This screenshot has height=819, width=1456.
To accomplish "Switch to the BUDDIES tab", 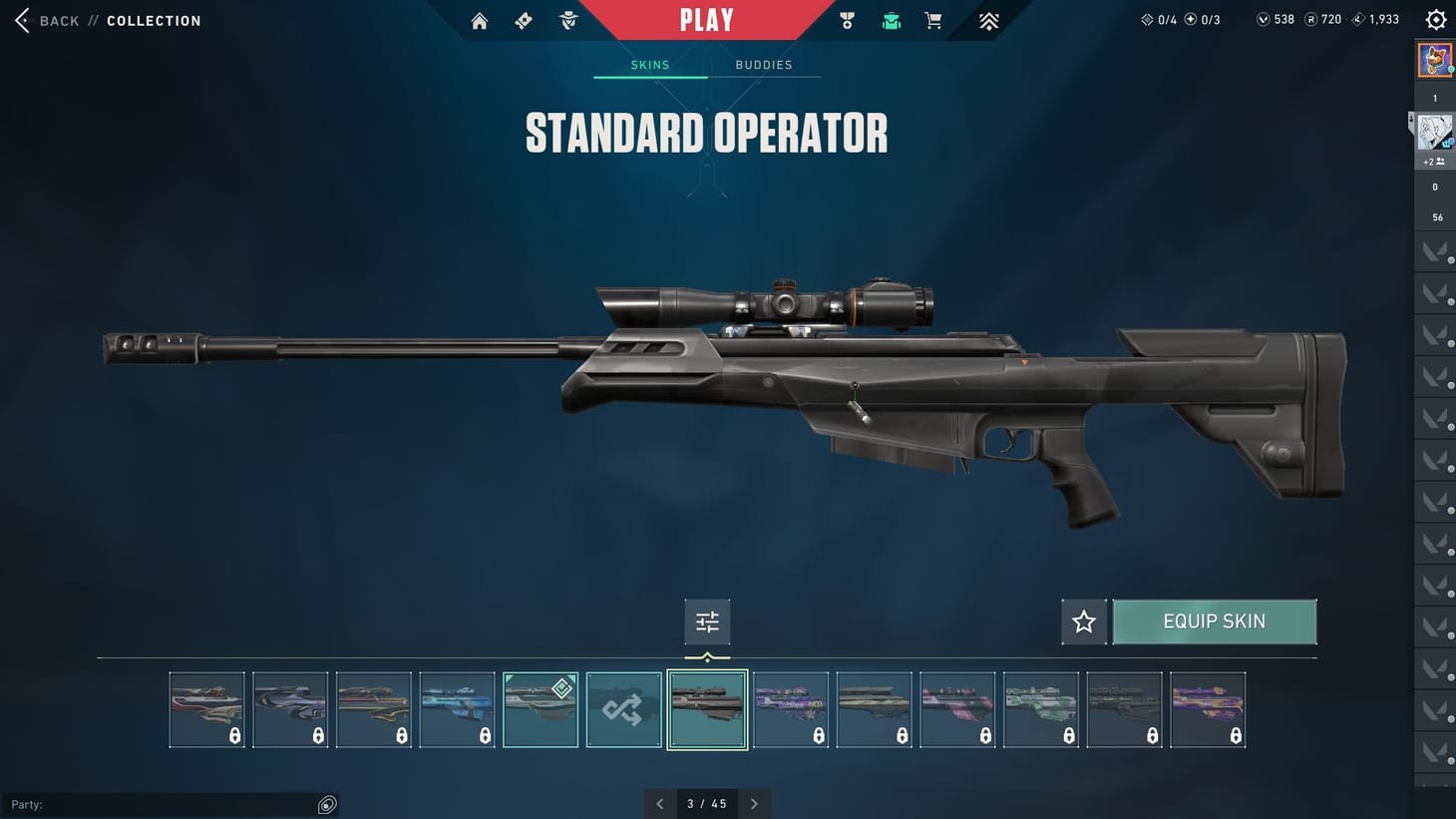I will pos(764,65).
